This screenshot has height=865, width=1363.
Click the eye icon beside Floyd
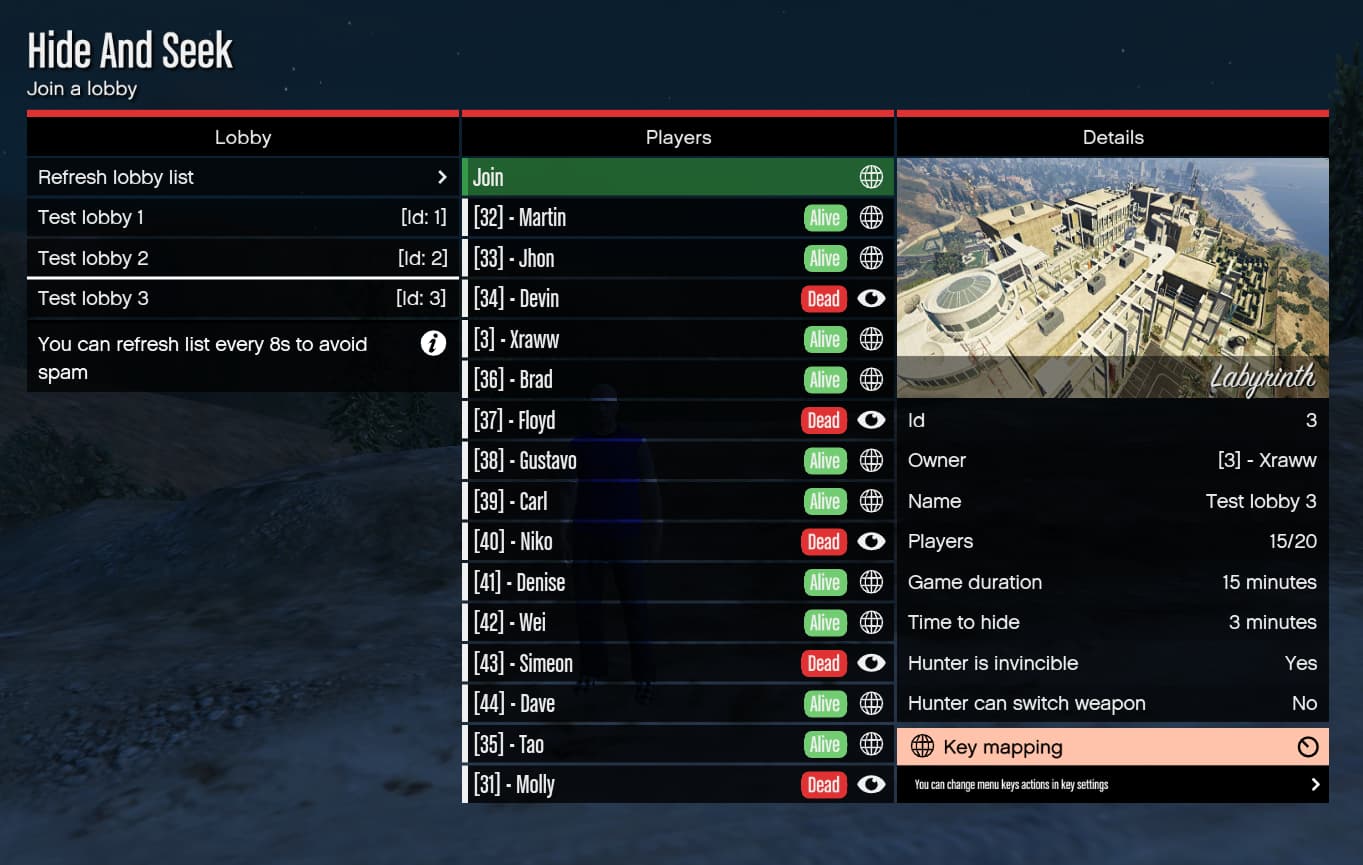click(871, 420)
